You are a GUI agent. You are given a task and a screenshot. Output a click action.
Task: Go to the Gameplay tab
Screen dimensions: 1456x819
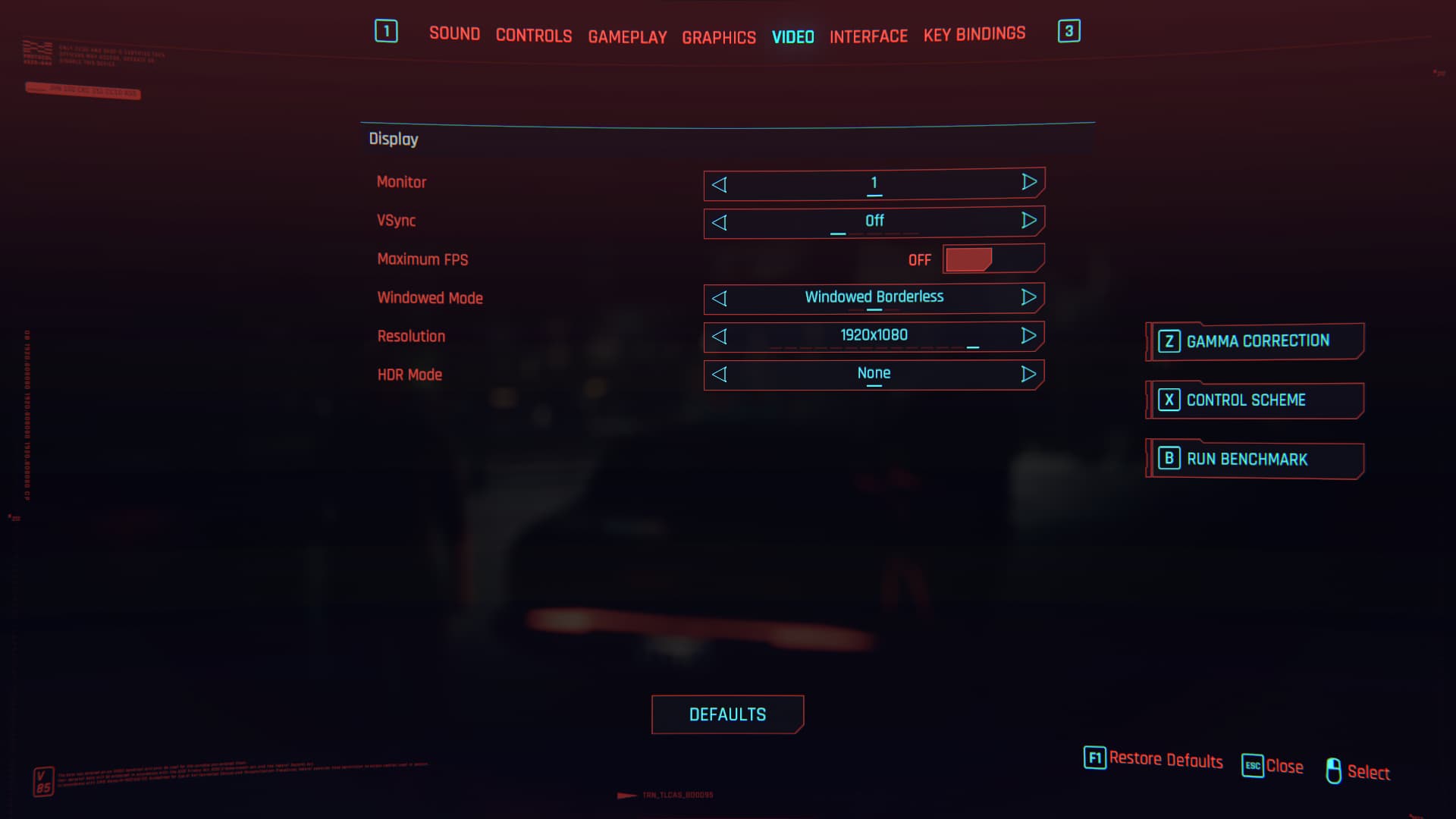point(627,36)
